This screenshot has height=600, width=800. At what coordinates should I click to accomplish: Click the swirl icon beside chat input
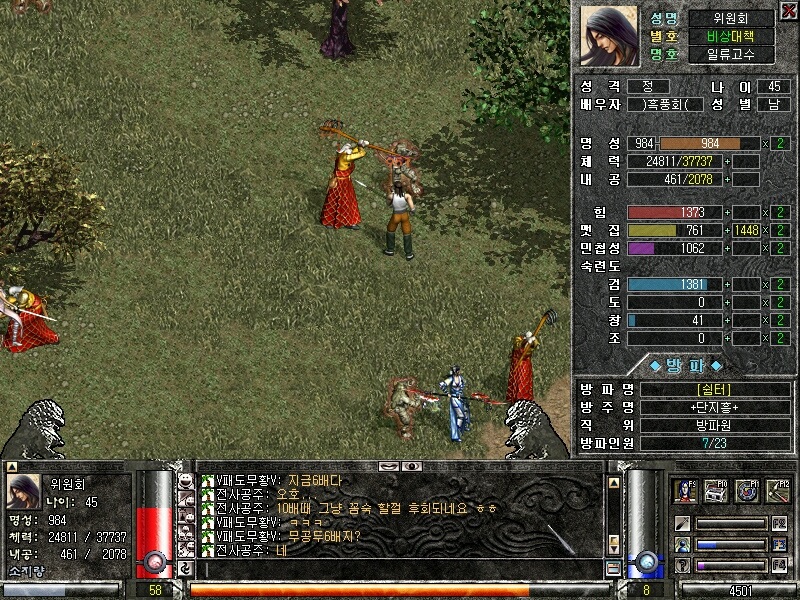pyautogui.click(x=185, y=569)
